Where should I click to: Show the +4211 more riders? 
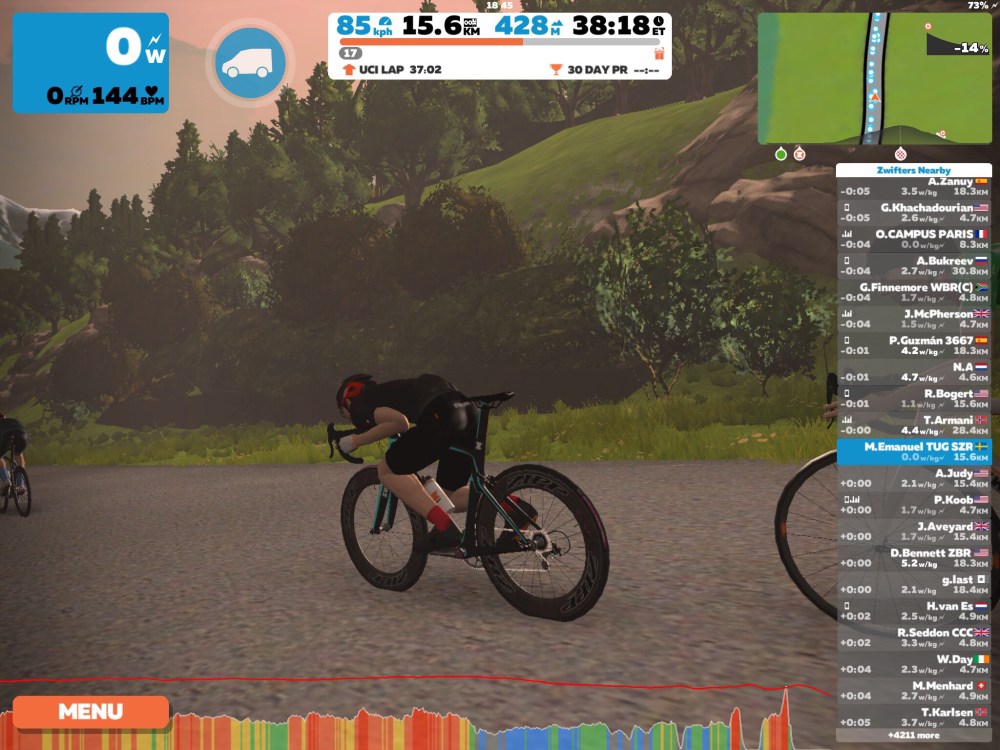click(914, 735)
